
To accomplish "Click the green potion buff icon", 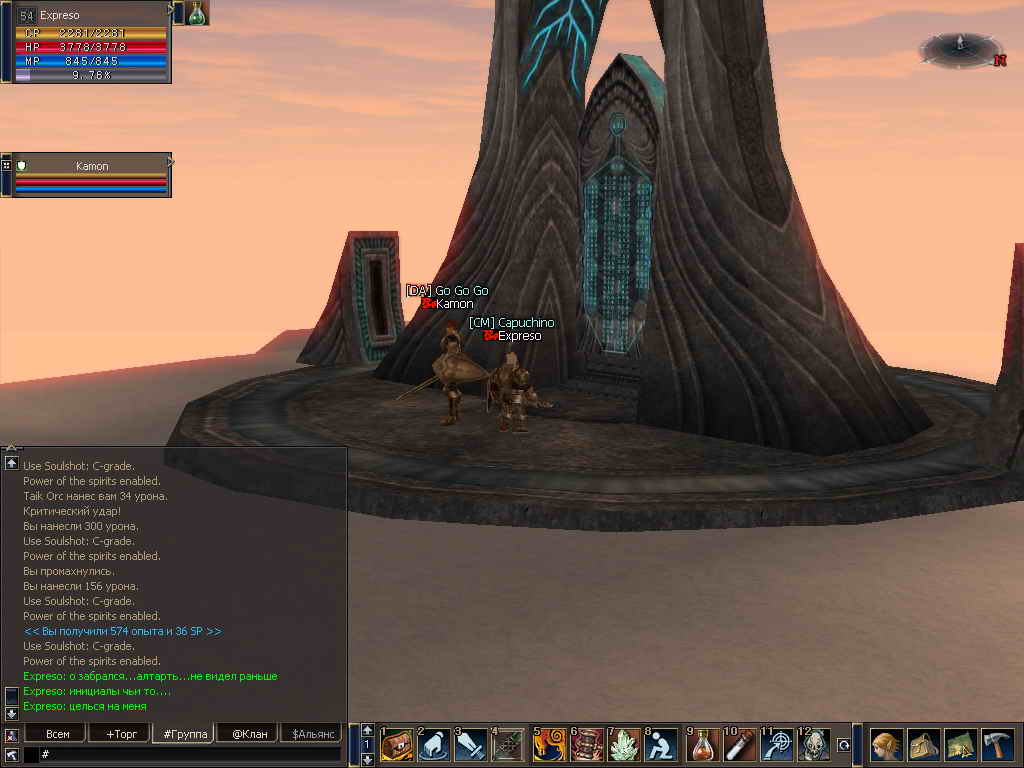I will [x=197, y=13].
